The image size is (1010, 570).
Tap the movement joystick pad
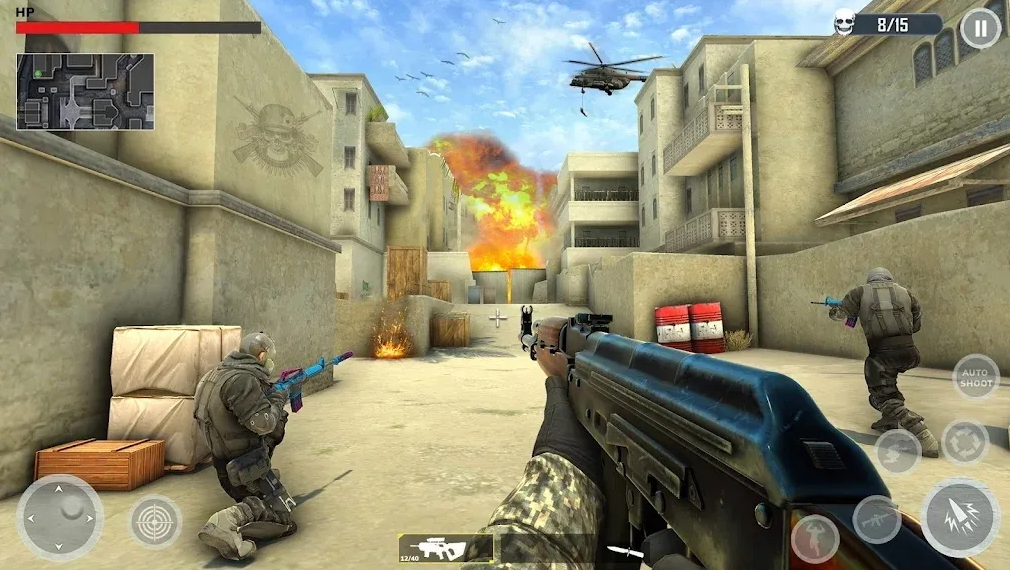click(60, 516)
